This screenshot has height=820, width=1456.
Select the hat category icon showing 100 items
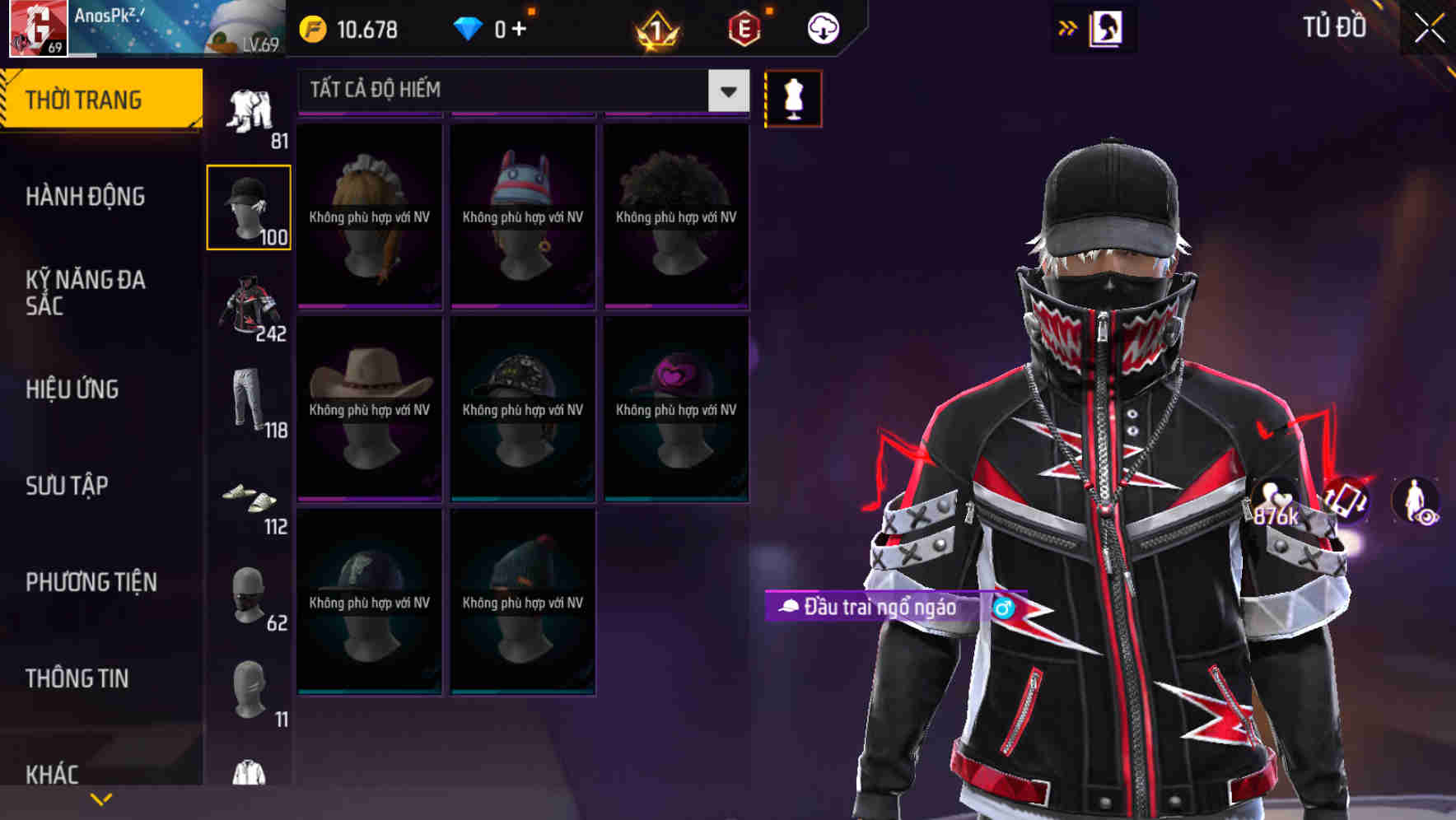tap(249, 206)
